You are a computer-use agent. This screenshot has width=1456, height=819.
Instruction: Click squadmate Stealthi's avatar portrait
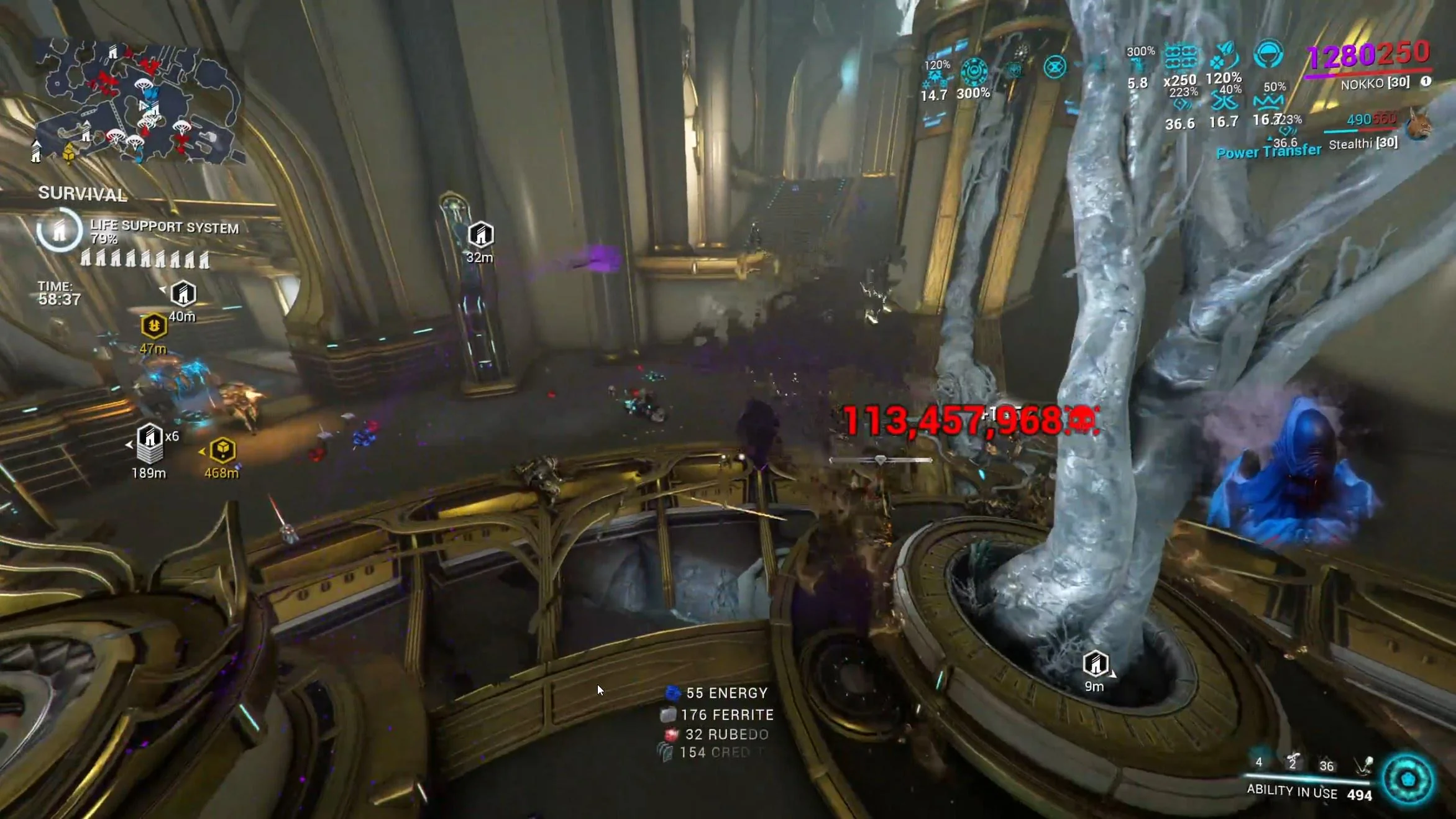click(x=1419, y=126)
